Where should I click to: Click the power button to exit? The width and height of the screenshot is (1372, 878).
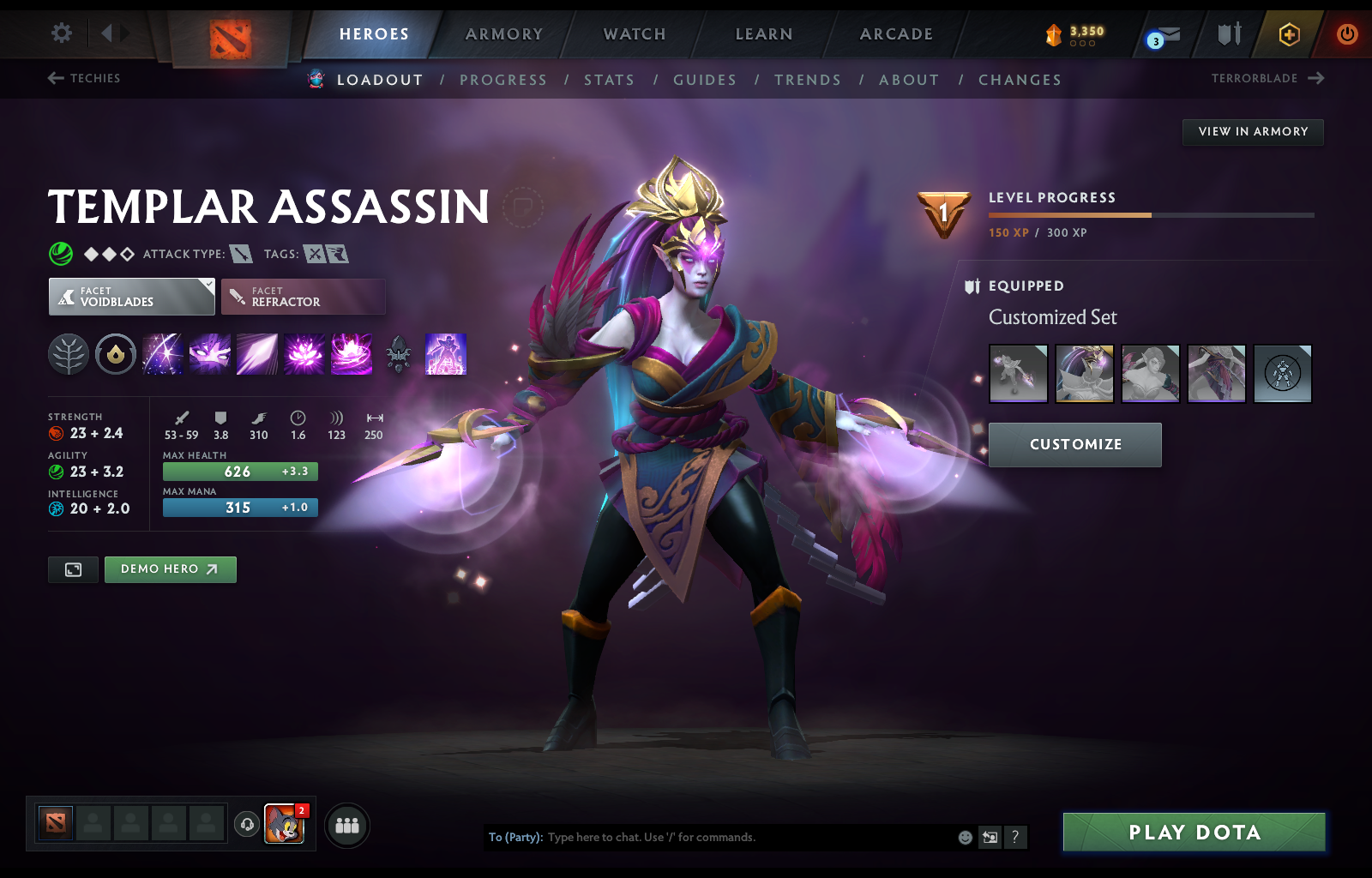coord(1345,35)
